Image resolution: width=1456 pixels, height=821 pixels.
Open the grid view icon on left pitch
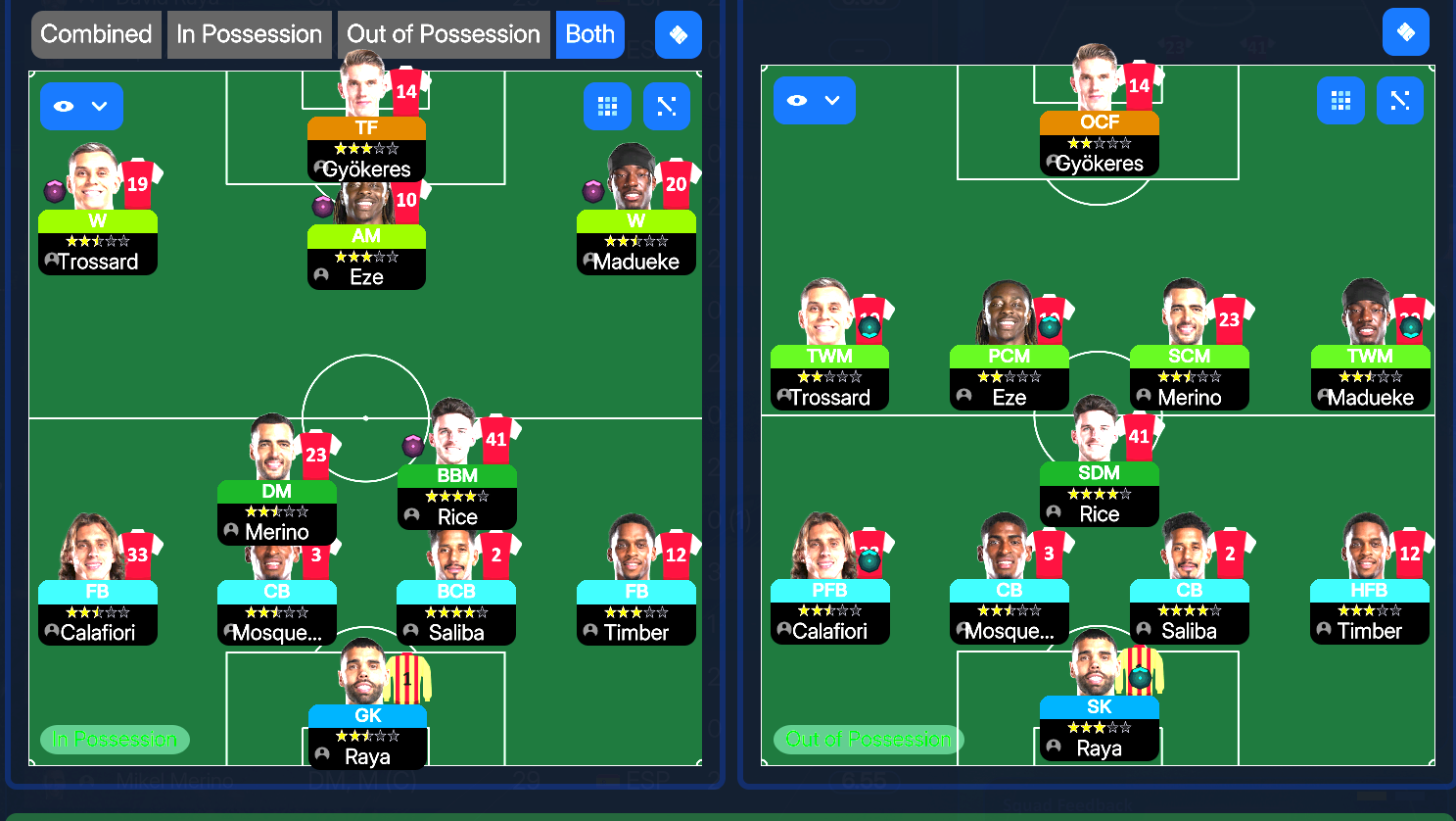607,106
